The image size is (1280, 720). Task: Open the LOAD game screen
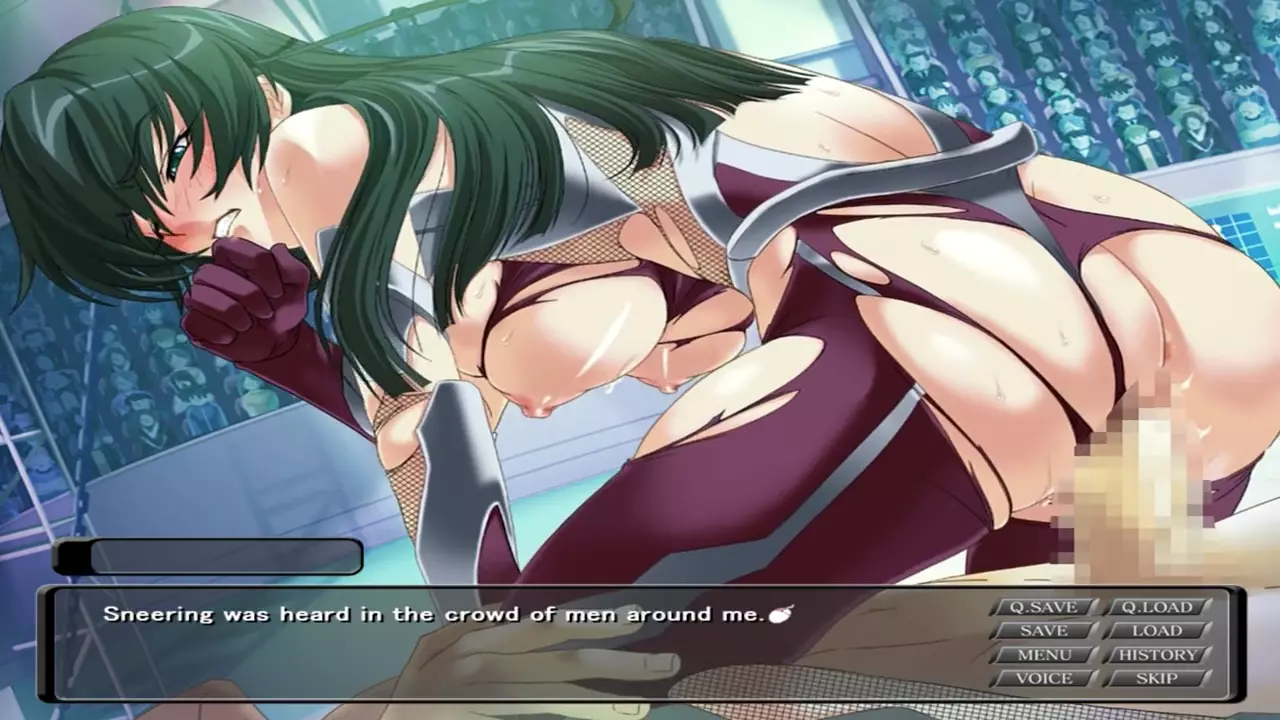(1157, 631)
